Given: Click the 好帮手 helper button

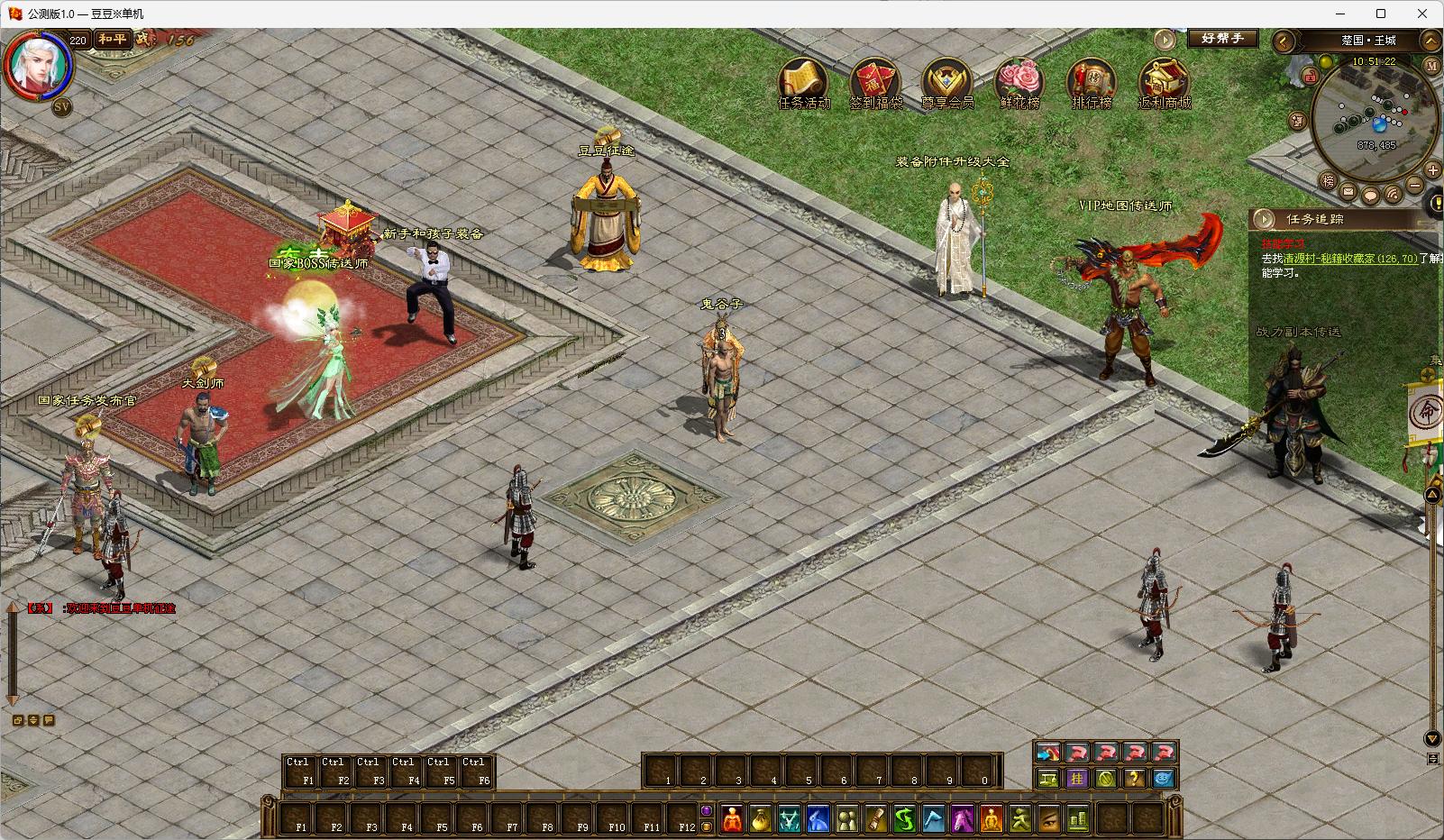Looking at the screenshot, I should [1221, 39].
